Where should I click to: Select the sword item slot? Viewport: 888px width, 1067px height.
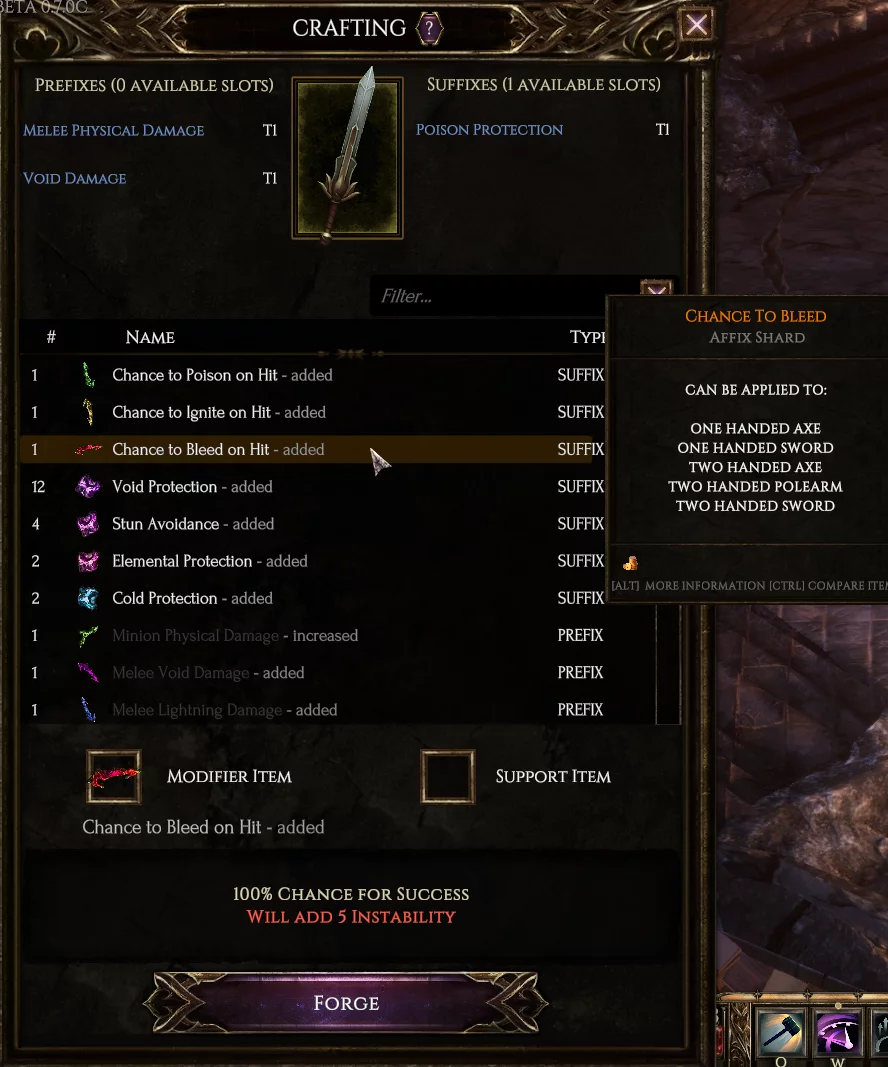click(347, 158)
